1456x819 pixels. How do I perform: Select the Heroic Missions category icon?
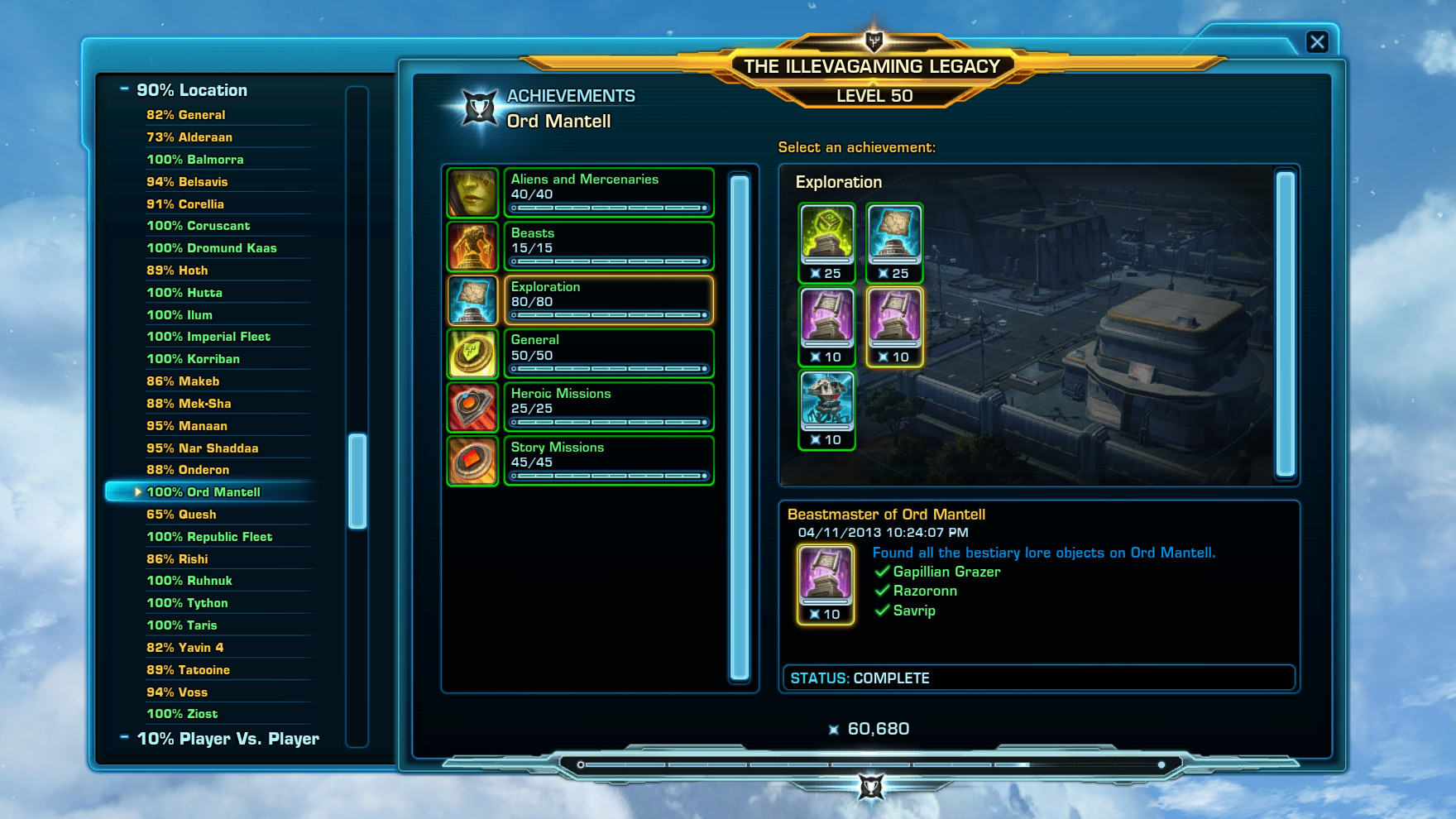click(472, 407)
